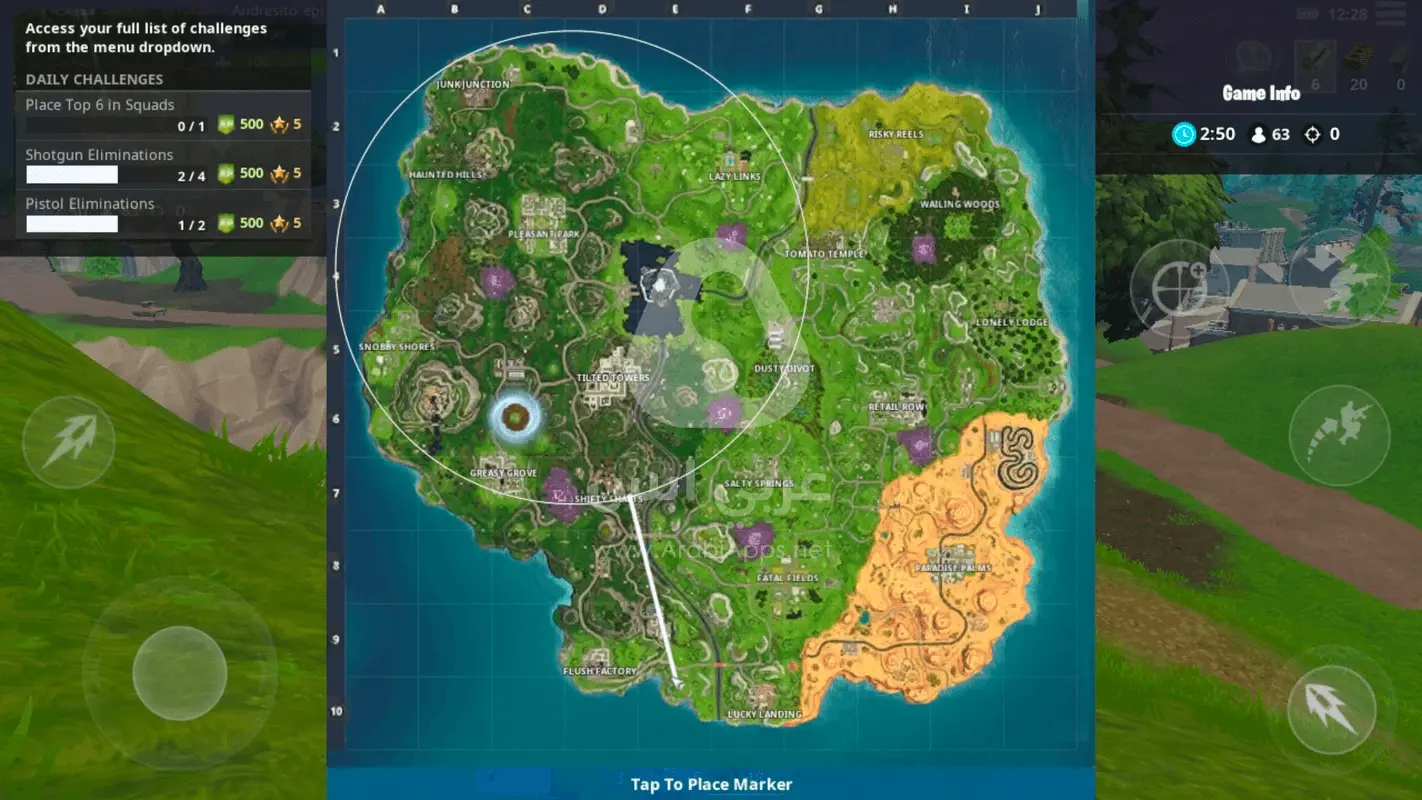Tap Tilted Towers on the map

pyautogui.click(x=613, y=378)
